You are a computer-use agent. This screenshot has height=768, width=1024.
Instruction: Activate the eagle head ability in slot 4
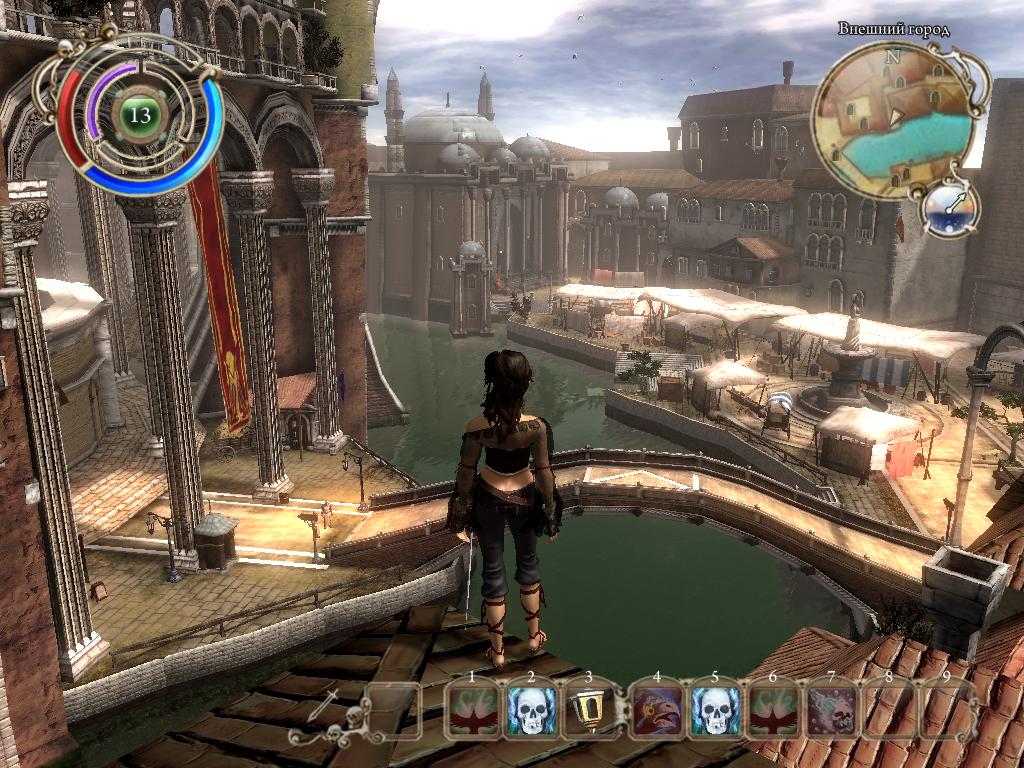point(656,711)
